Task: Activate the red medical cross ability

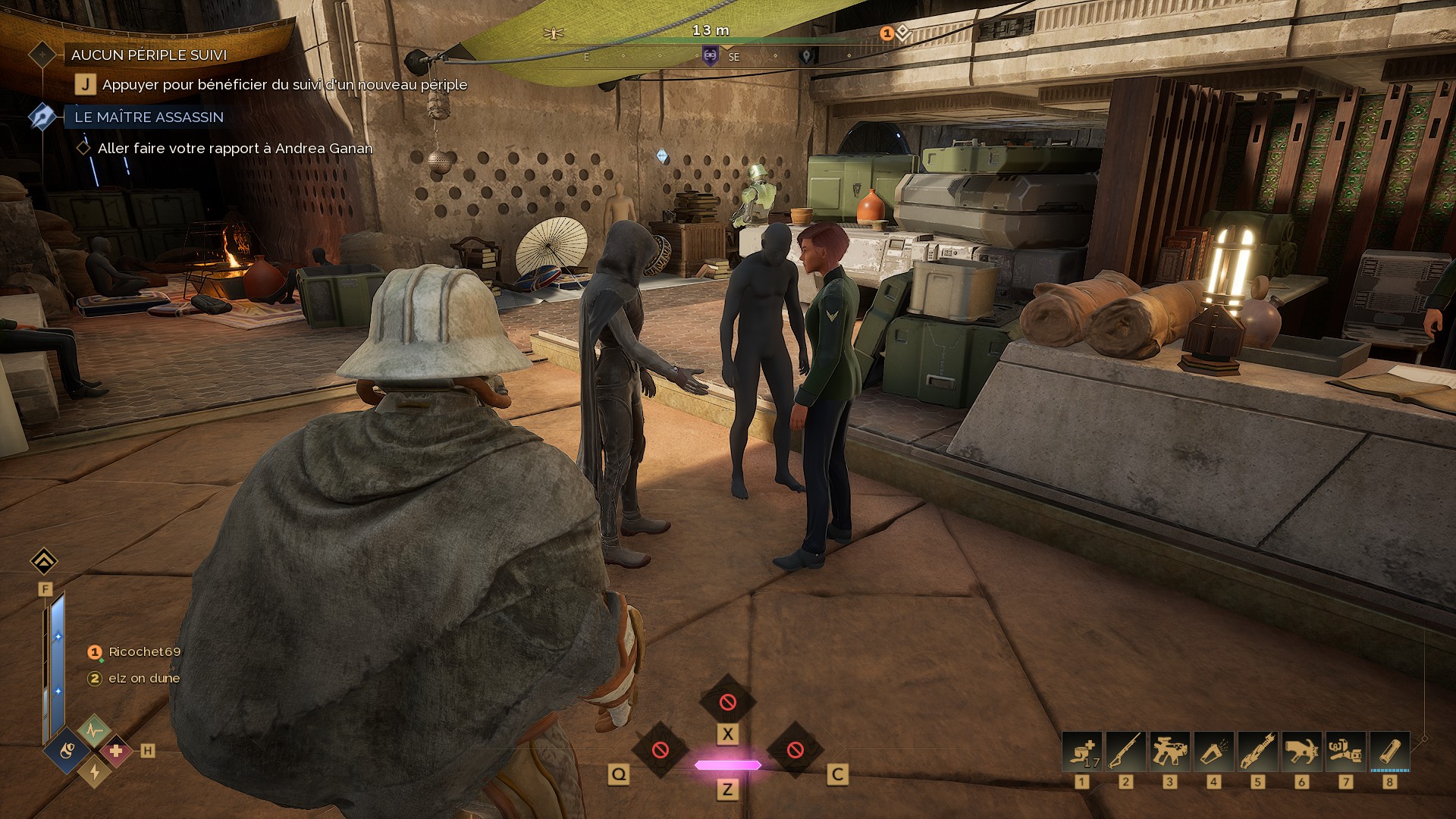Action: 116,751
